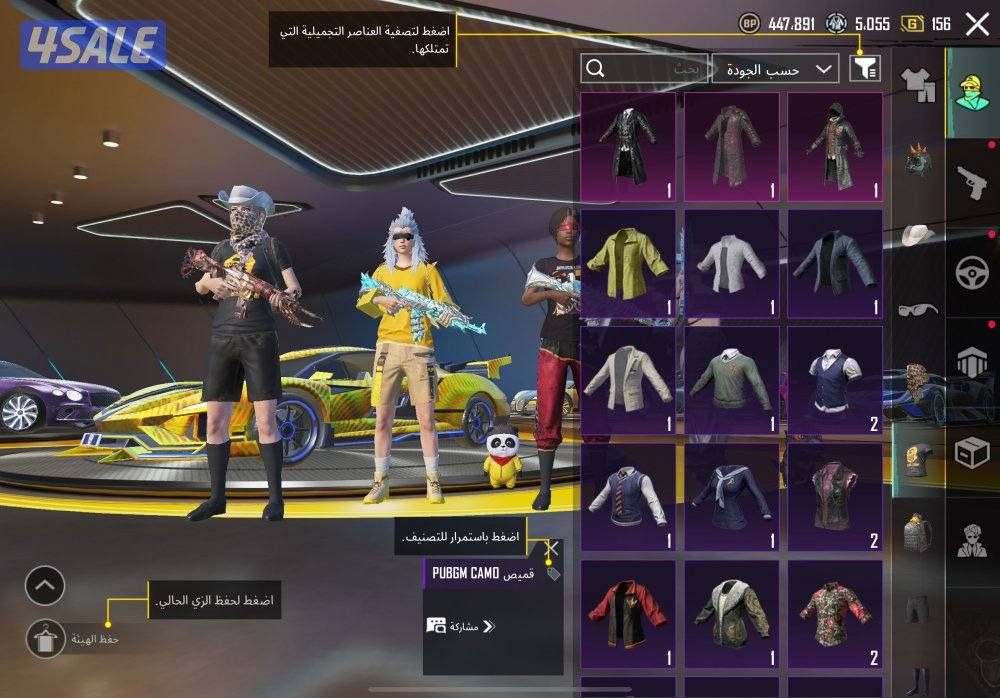Select the cowboy hat category
This screenshot has width=1000, height=698.
(917, 235)
